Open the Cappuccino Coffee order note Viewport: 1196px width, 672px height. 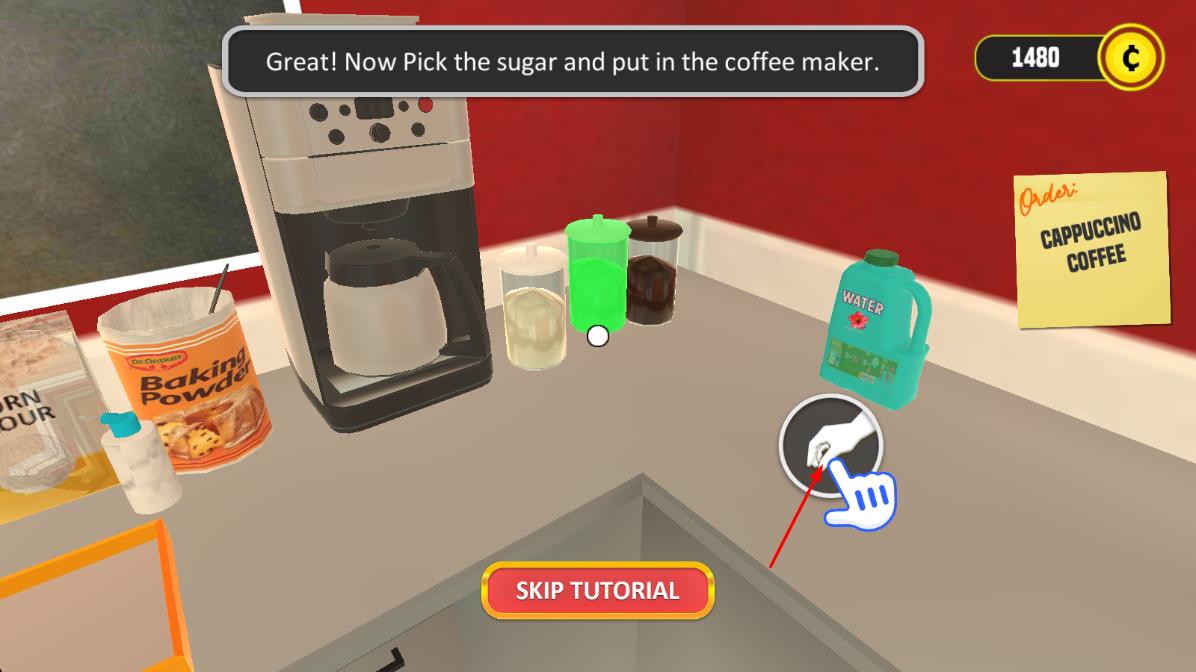pyautogui.click(x=1091, y=248)
